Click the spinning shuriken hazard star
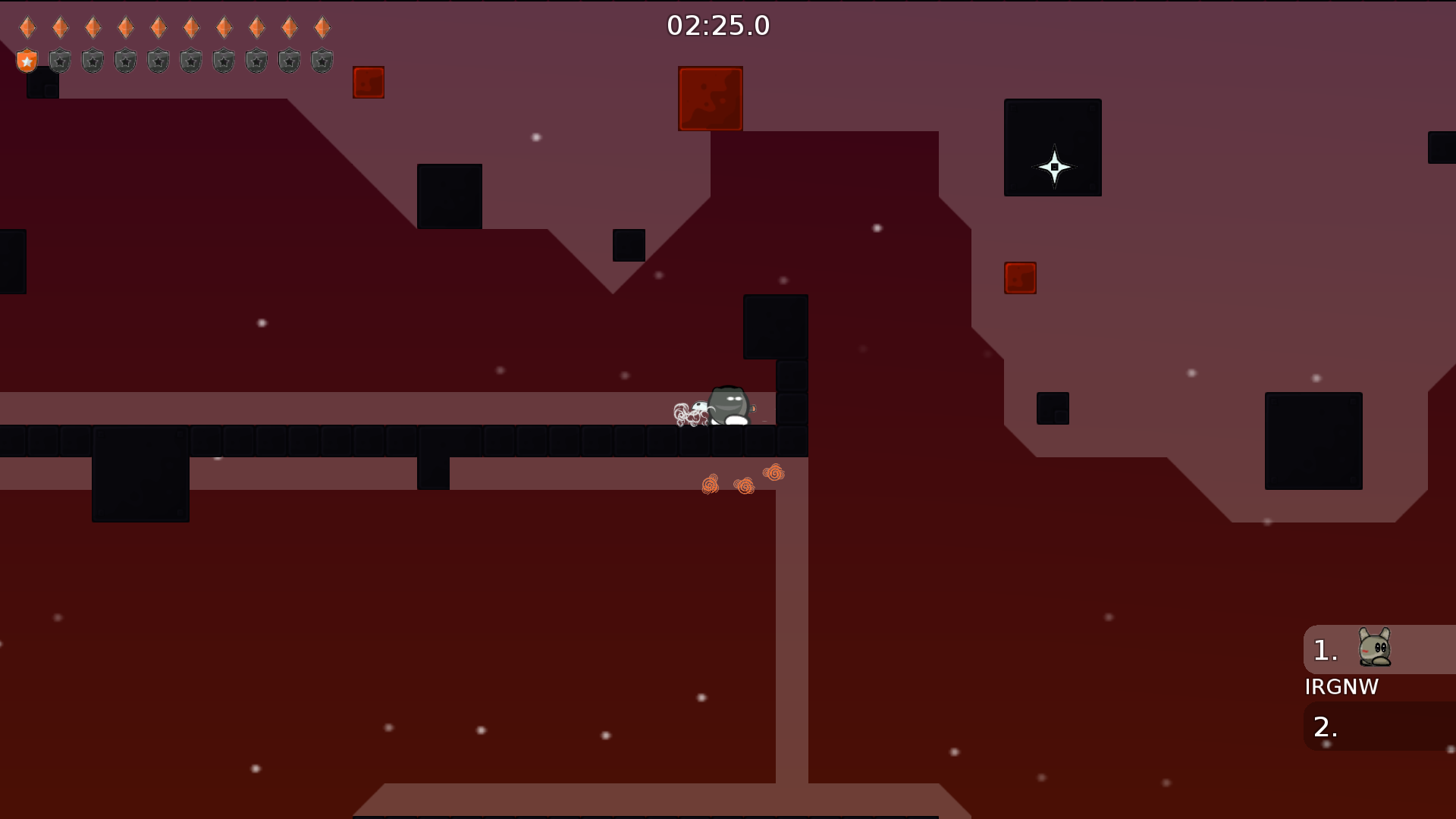The image size is (1456, 819). [x=1053, y=165]
